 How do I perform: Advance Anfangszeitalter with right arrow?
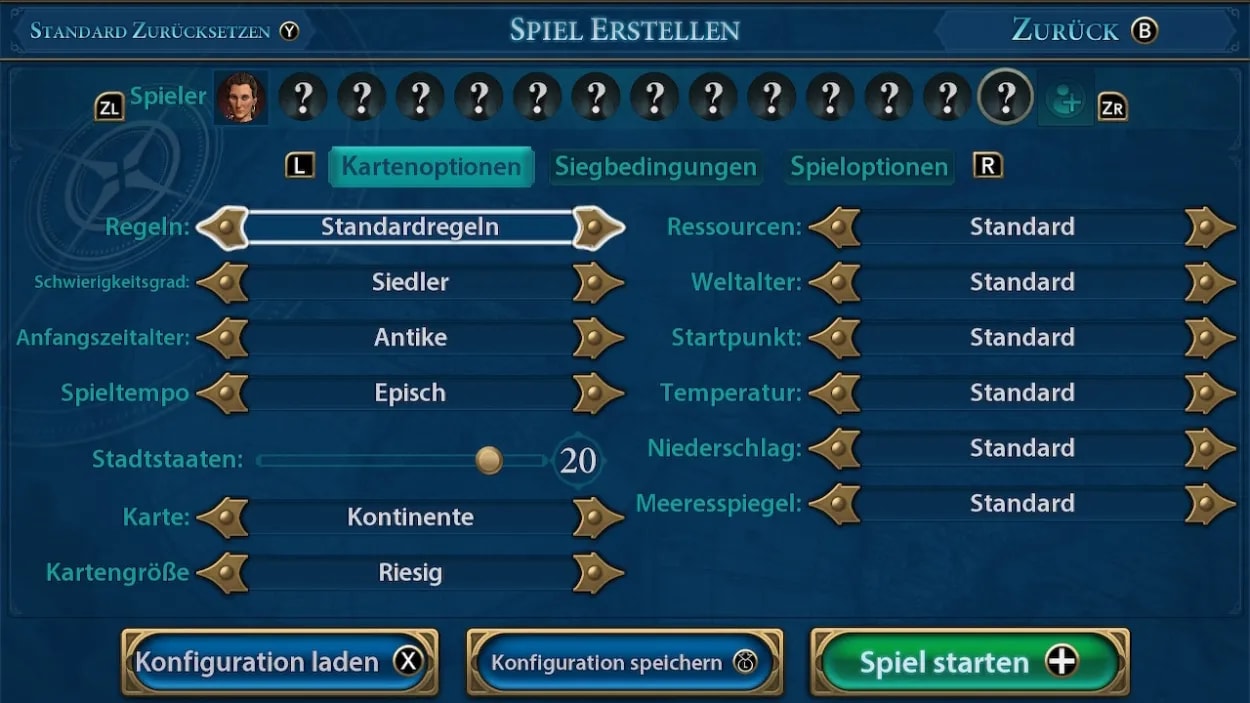click(x=597, y=338)
